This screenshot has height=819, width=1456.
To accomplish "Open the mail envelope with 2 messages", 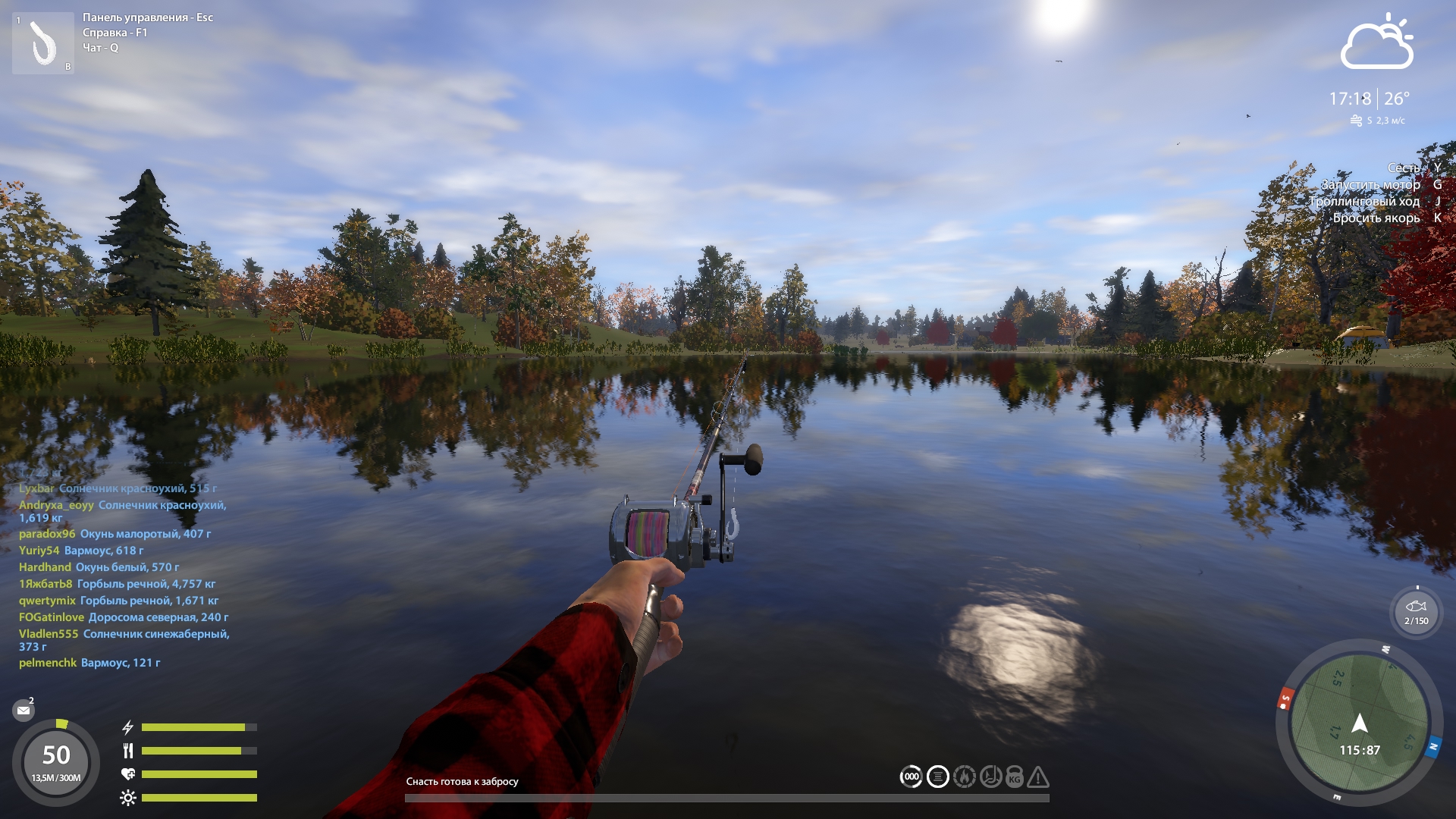I will pyautogui.click(x=24, y=711).
